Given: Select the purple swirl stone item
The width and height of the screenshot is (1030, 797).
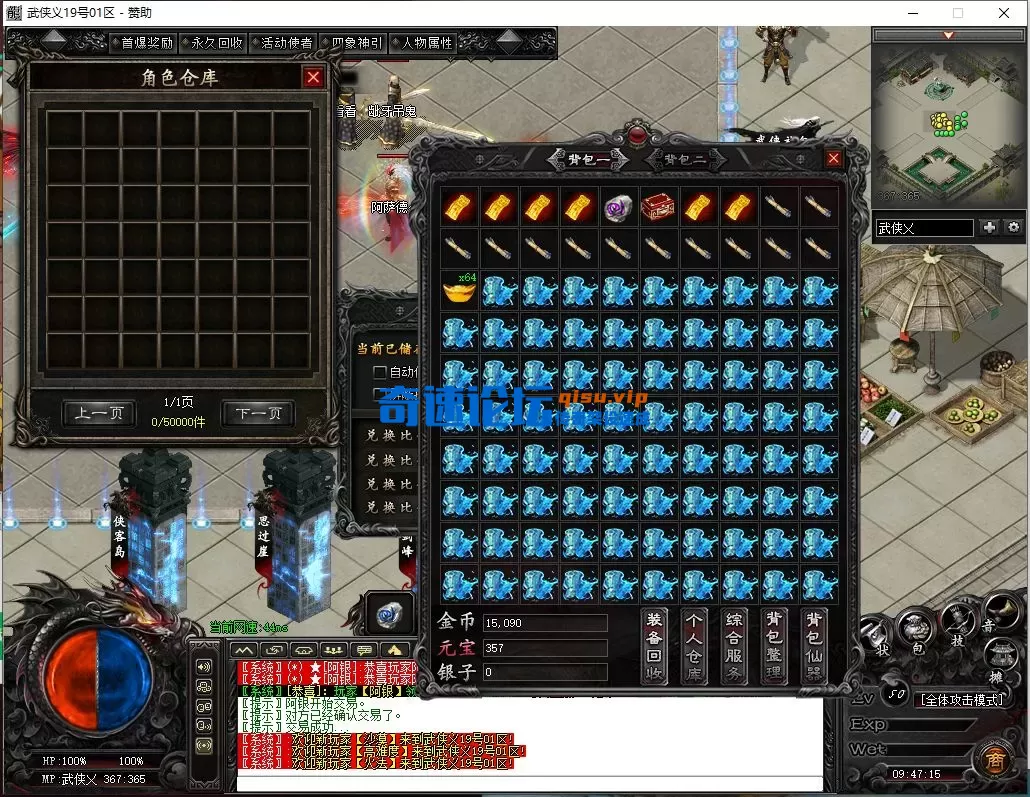Looking at the screenshot, I should tap(619, 207).
